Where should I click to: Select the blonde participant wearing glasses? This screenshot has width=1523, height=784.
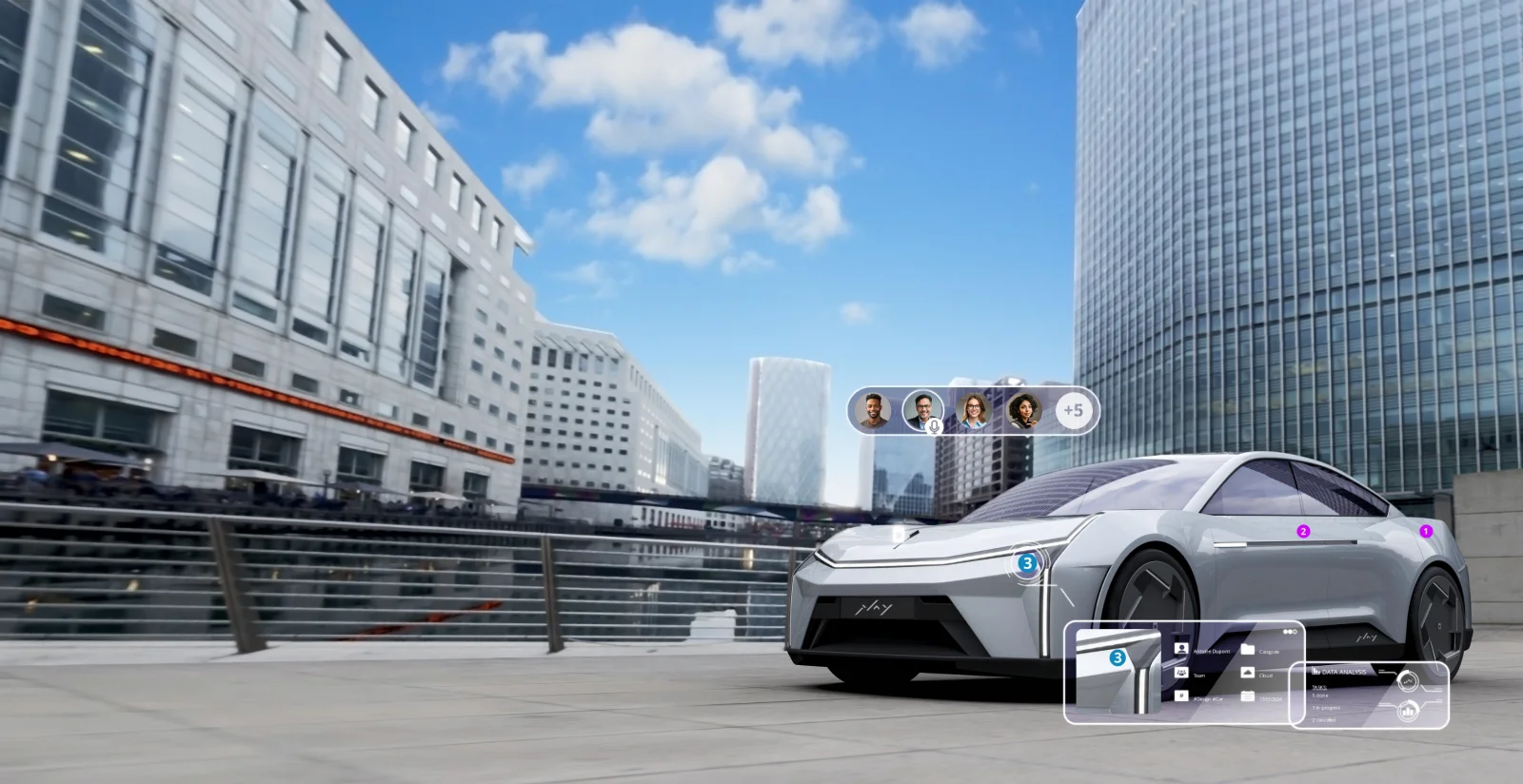click(973, 411)
